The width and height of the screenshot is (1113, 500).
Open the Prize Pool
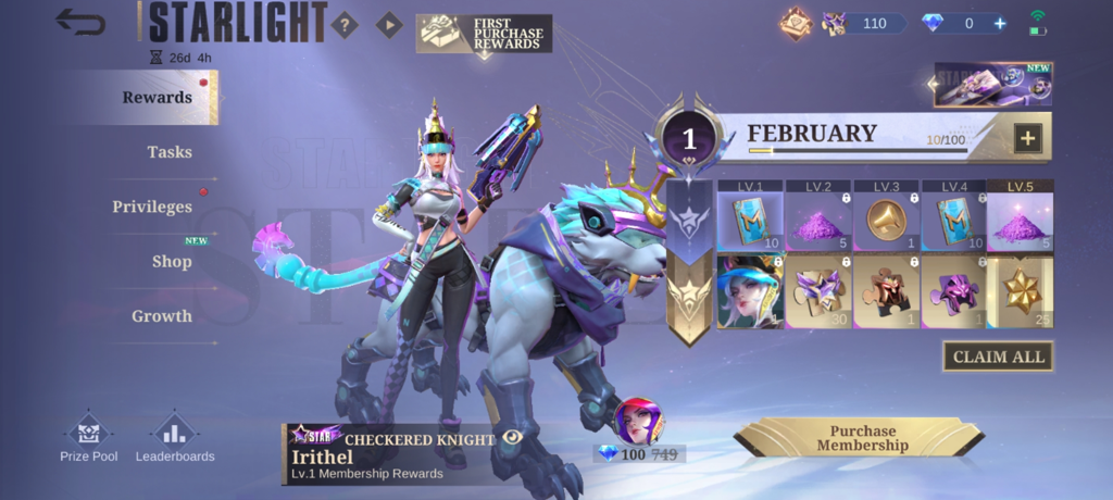coord(91,438)
